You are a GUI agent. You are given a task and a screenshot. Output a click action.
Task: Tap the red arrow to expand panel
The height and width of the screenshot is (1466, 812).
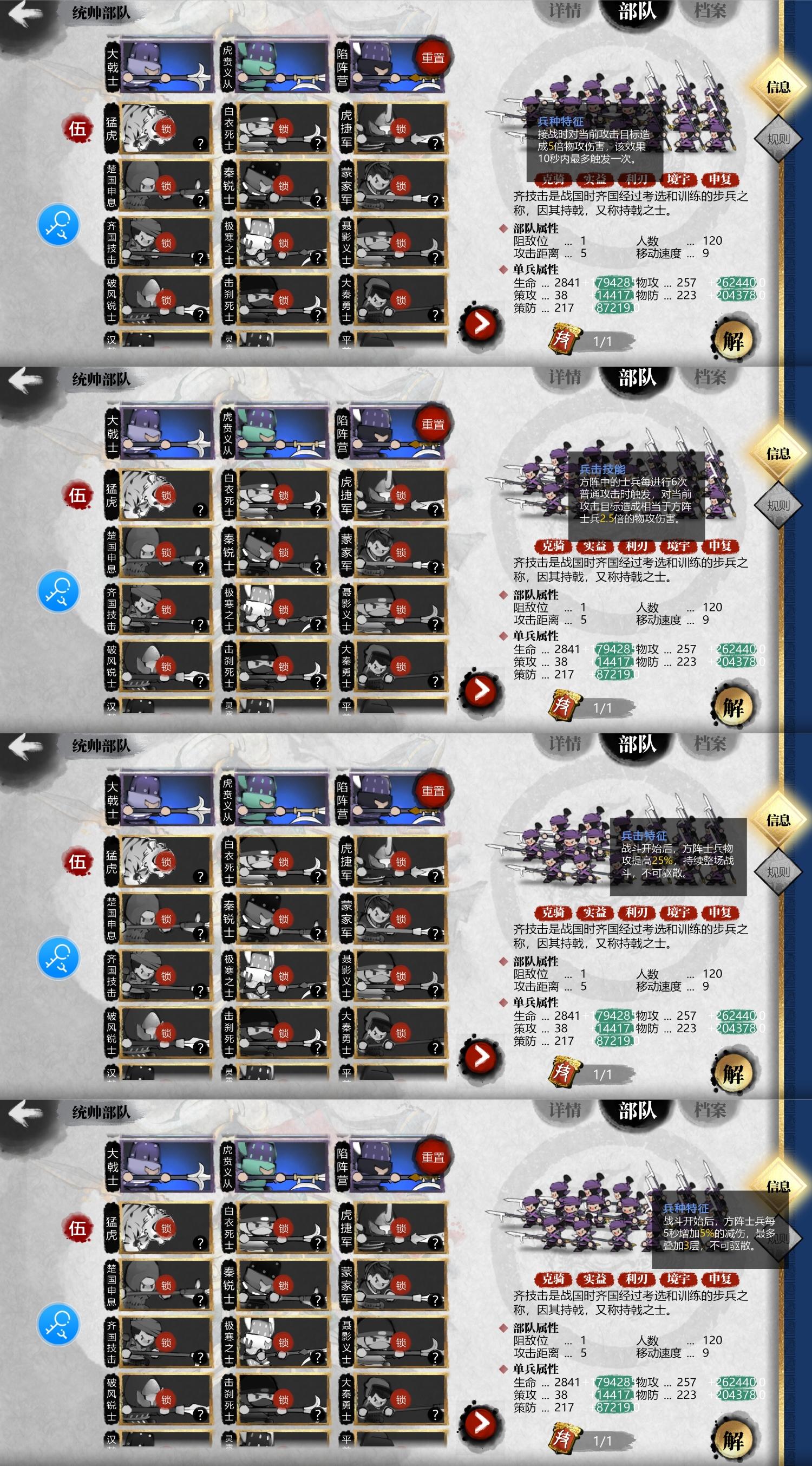[x=481, y=323]
